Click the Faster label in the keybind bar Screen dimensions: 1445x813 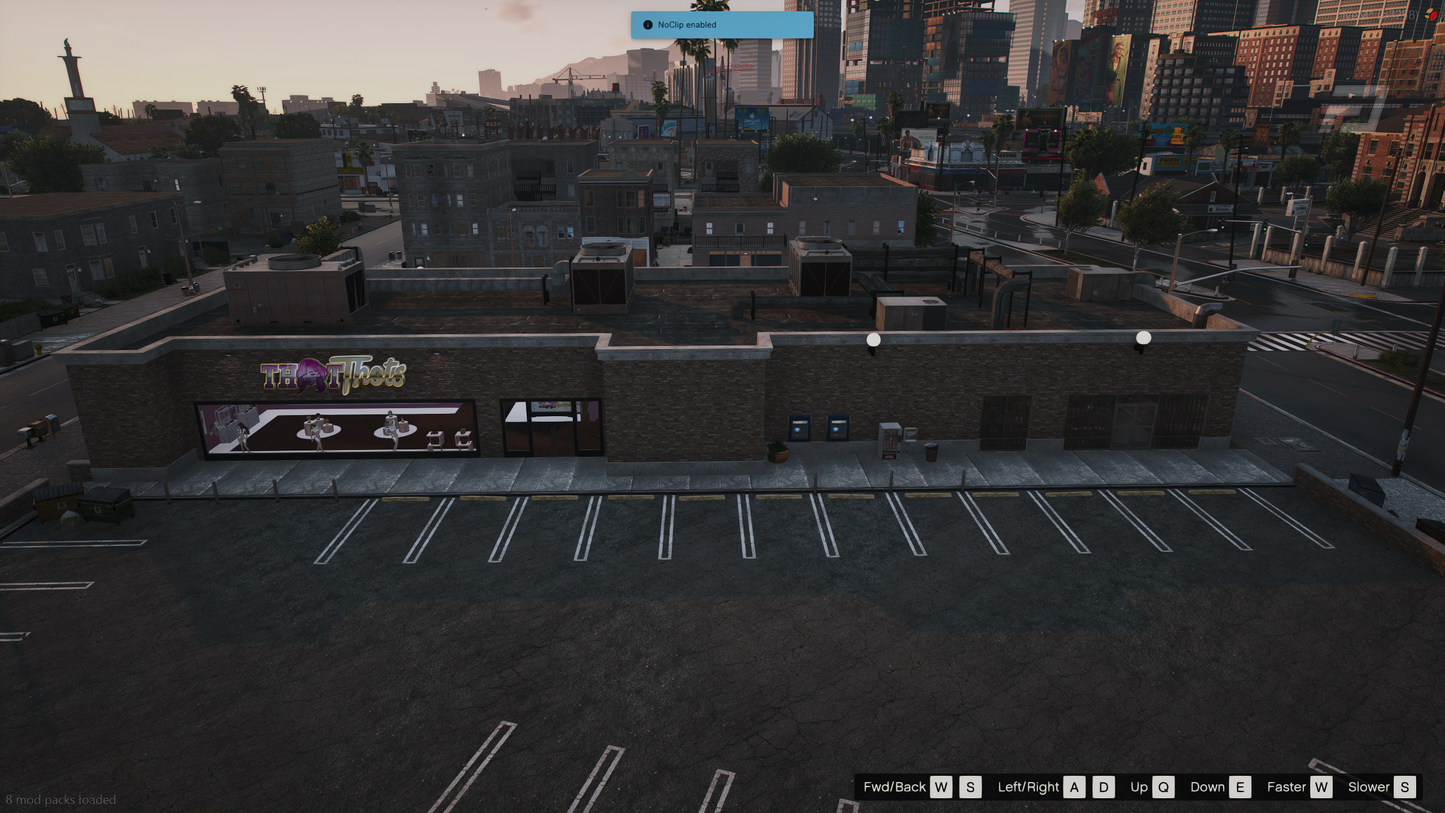(x=1286, y=787)
